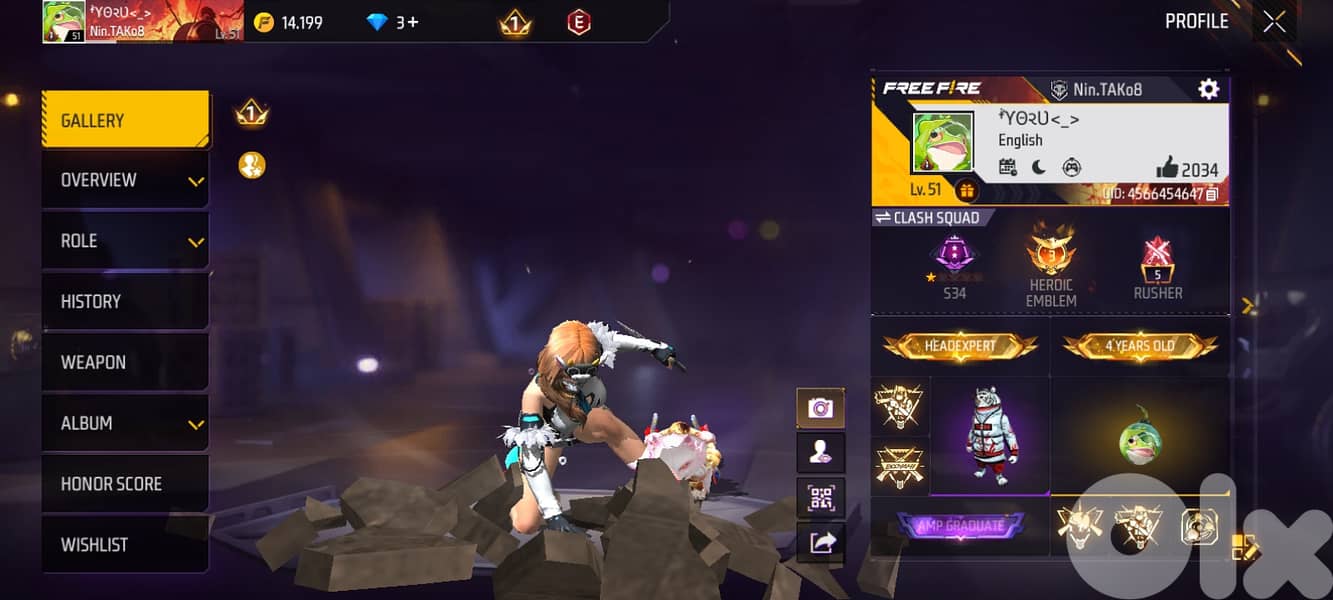
Task: Click the character silhouette view button
Action: point(820,453)
